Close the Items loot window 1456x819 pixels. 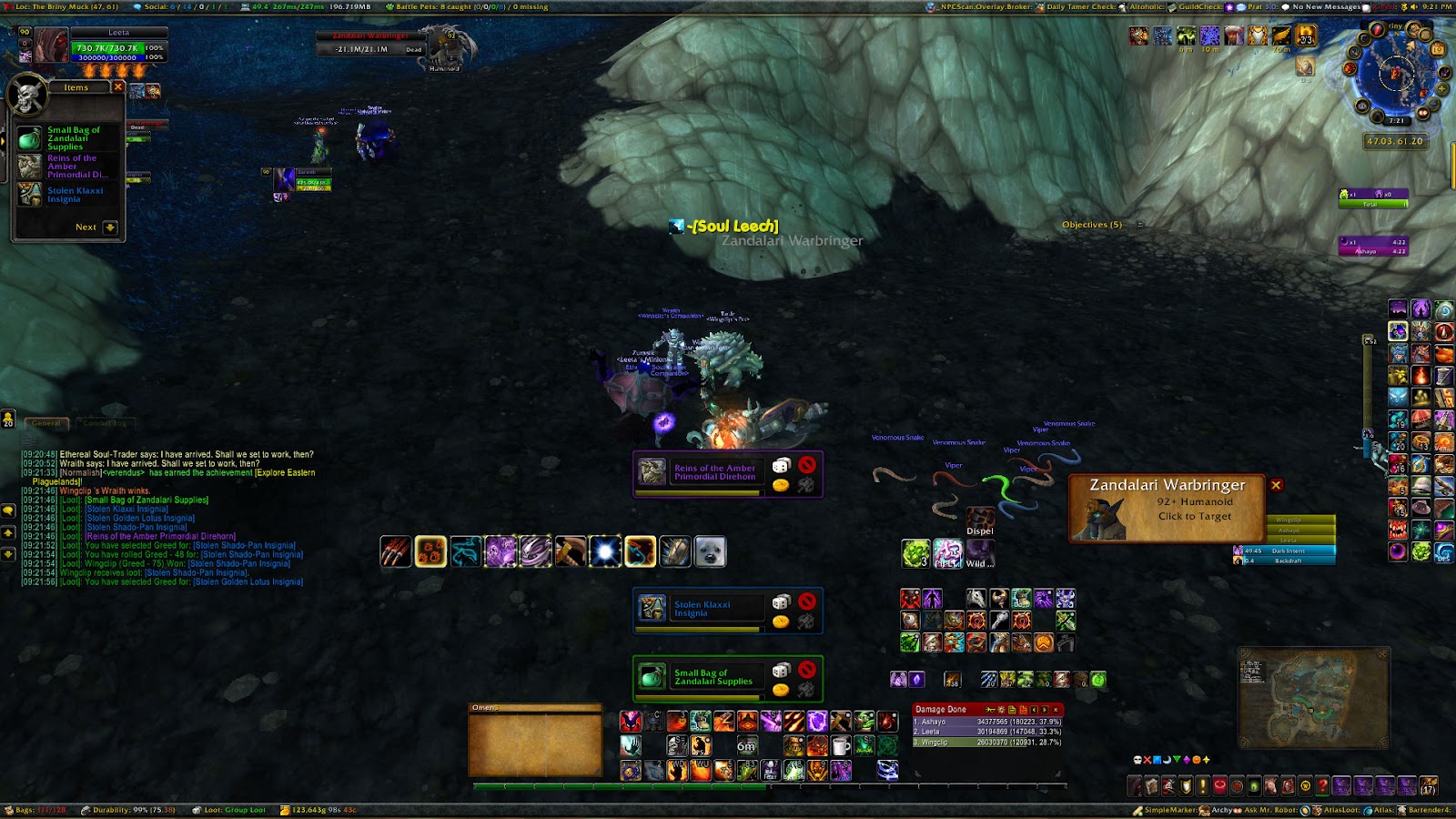[118, 86]
